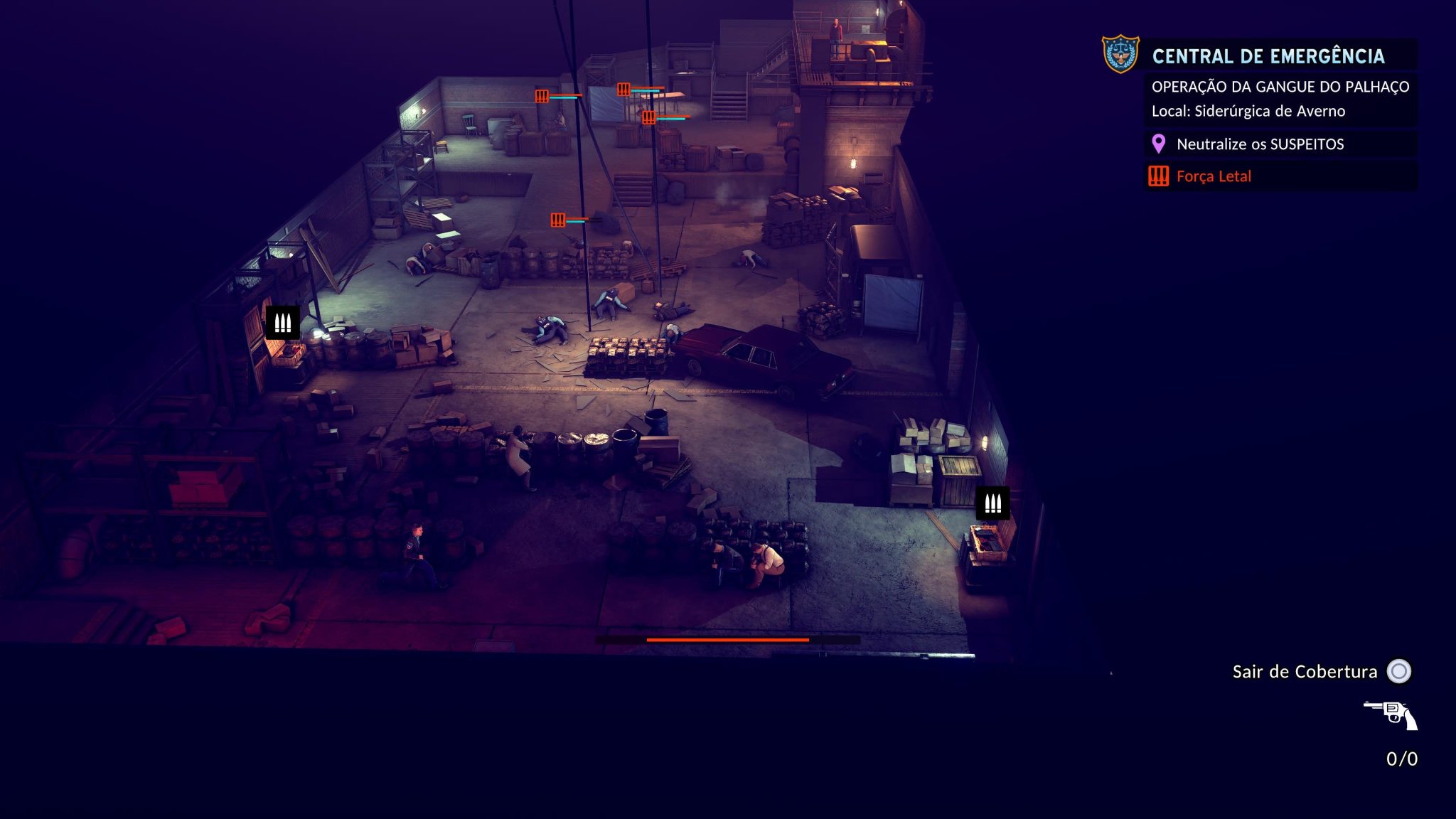Click the police shield emblem icon
1456x819 pixels.
[1120, 53]
